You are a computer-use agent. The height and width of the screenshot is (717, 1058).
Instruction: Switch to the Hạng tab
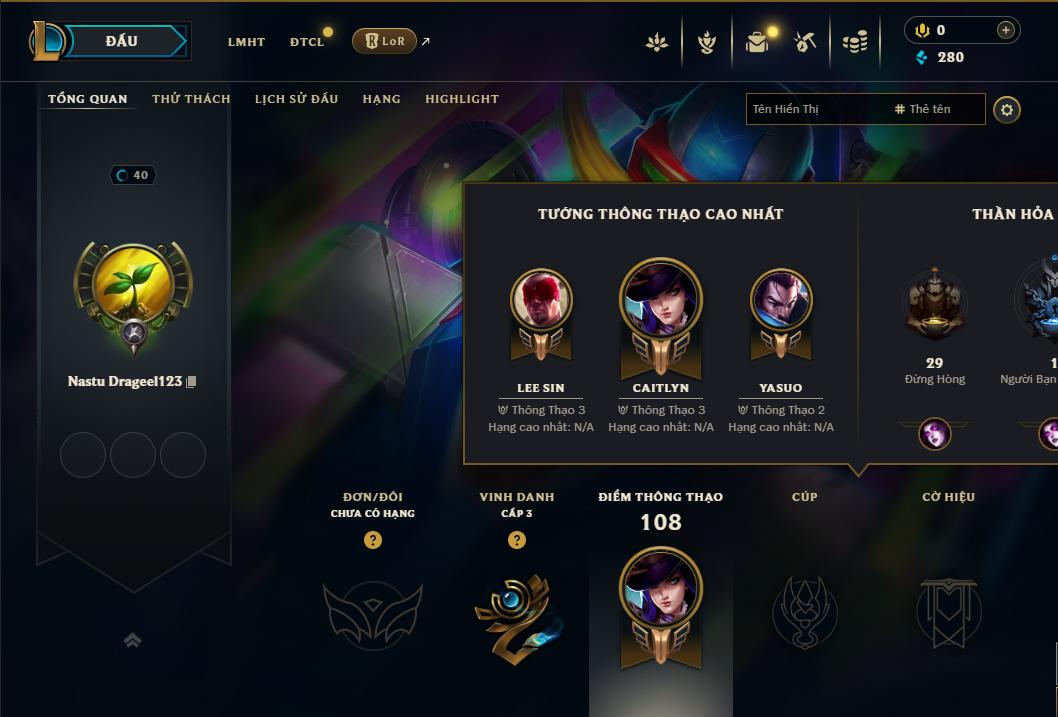click(x=381, y=99)
